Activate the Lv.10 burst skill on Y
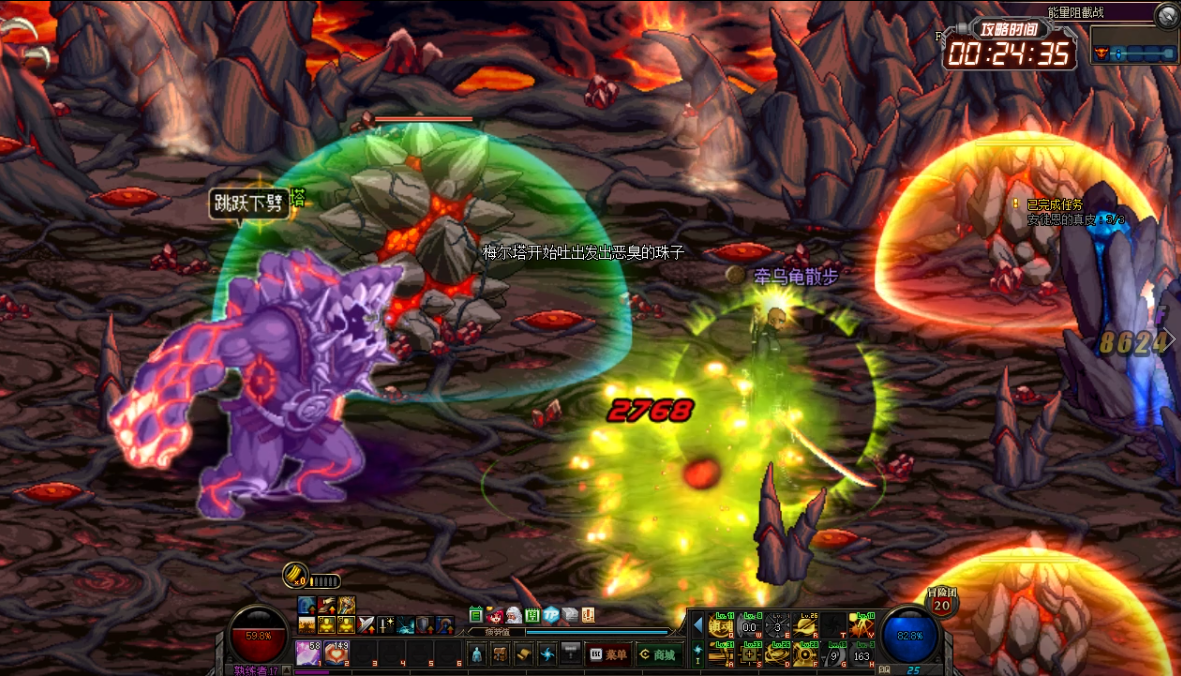The width and height of the screenshot is (1181, 676). [x=861, y=627]
